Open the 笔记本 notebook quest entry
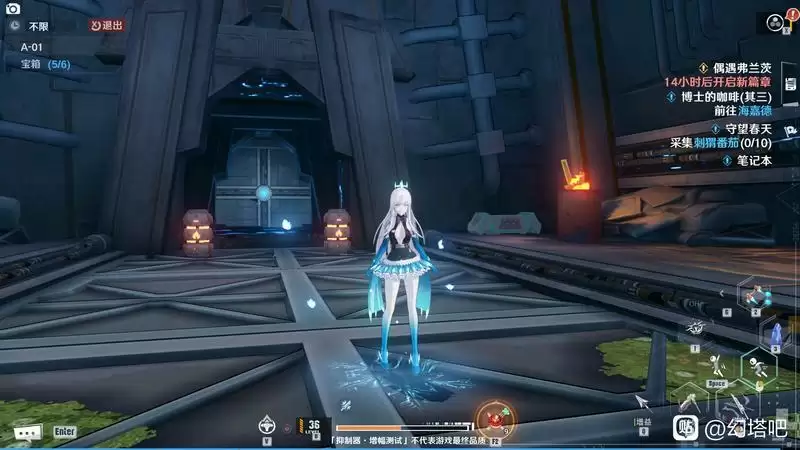Screen dimensions: 800x450 click(756, 160)
